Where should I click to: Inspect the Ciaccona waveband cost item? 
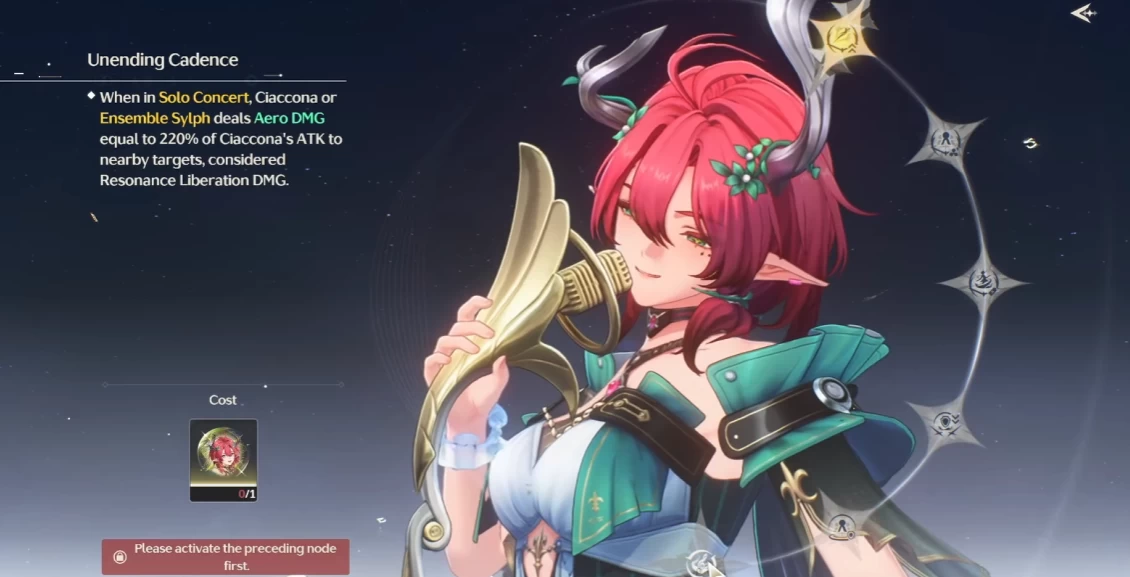[x=223, y=459]
